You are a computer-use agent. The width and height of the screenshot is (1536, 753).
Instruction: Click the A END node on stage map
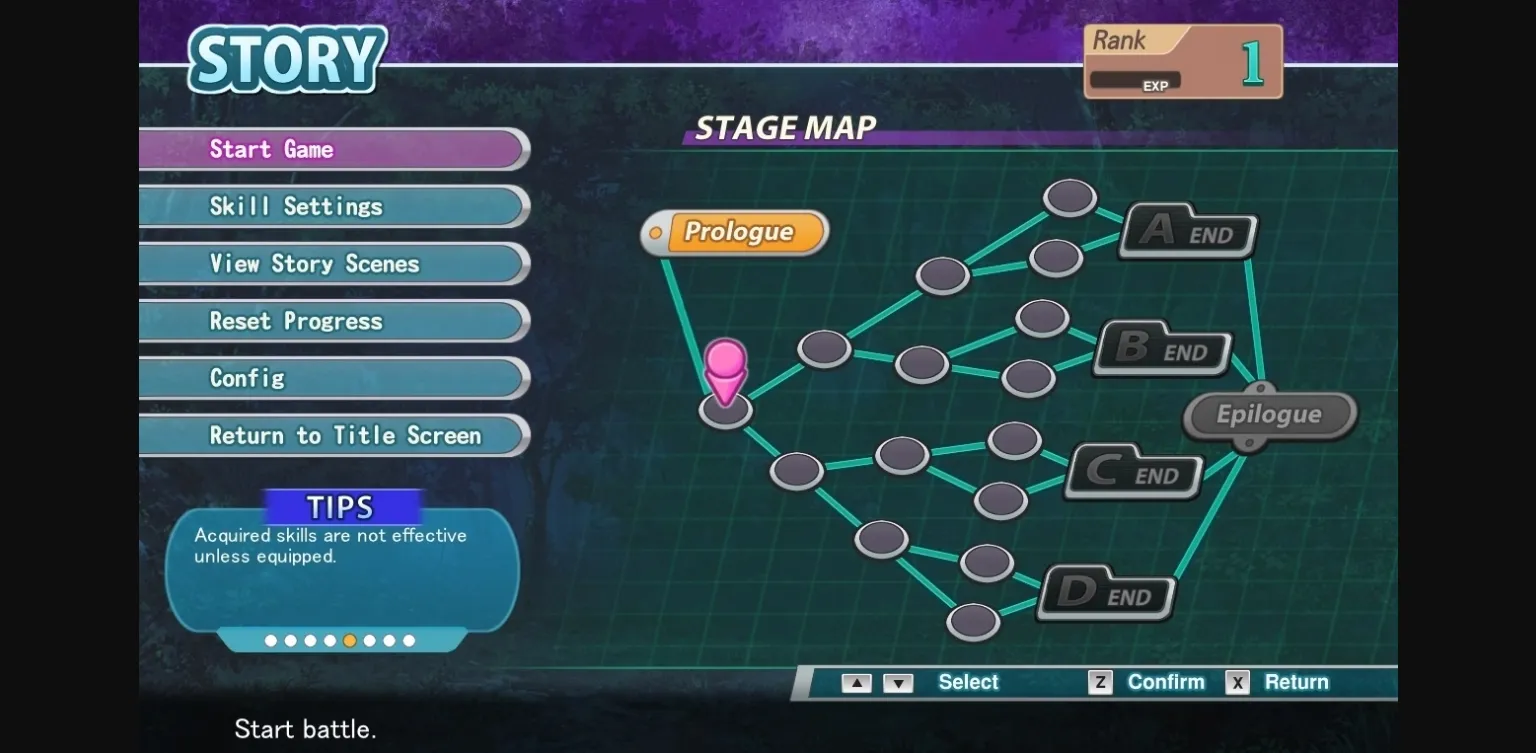[1187, 231]
